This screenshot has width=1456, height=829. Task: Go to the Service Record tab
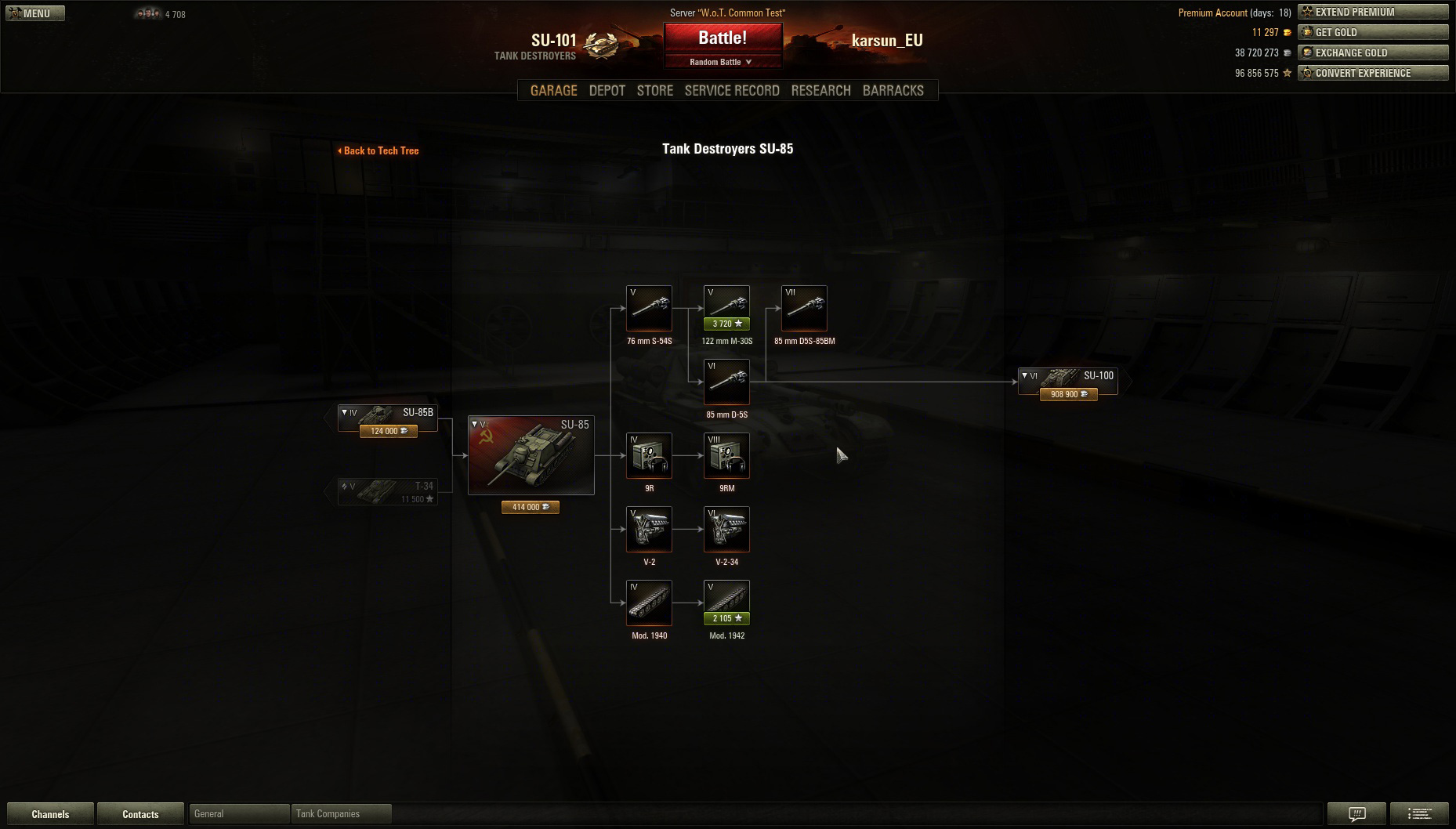731,90
